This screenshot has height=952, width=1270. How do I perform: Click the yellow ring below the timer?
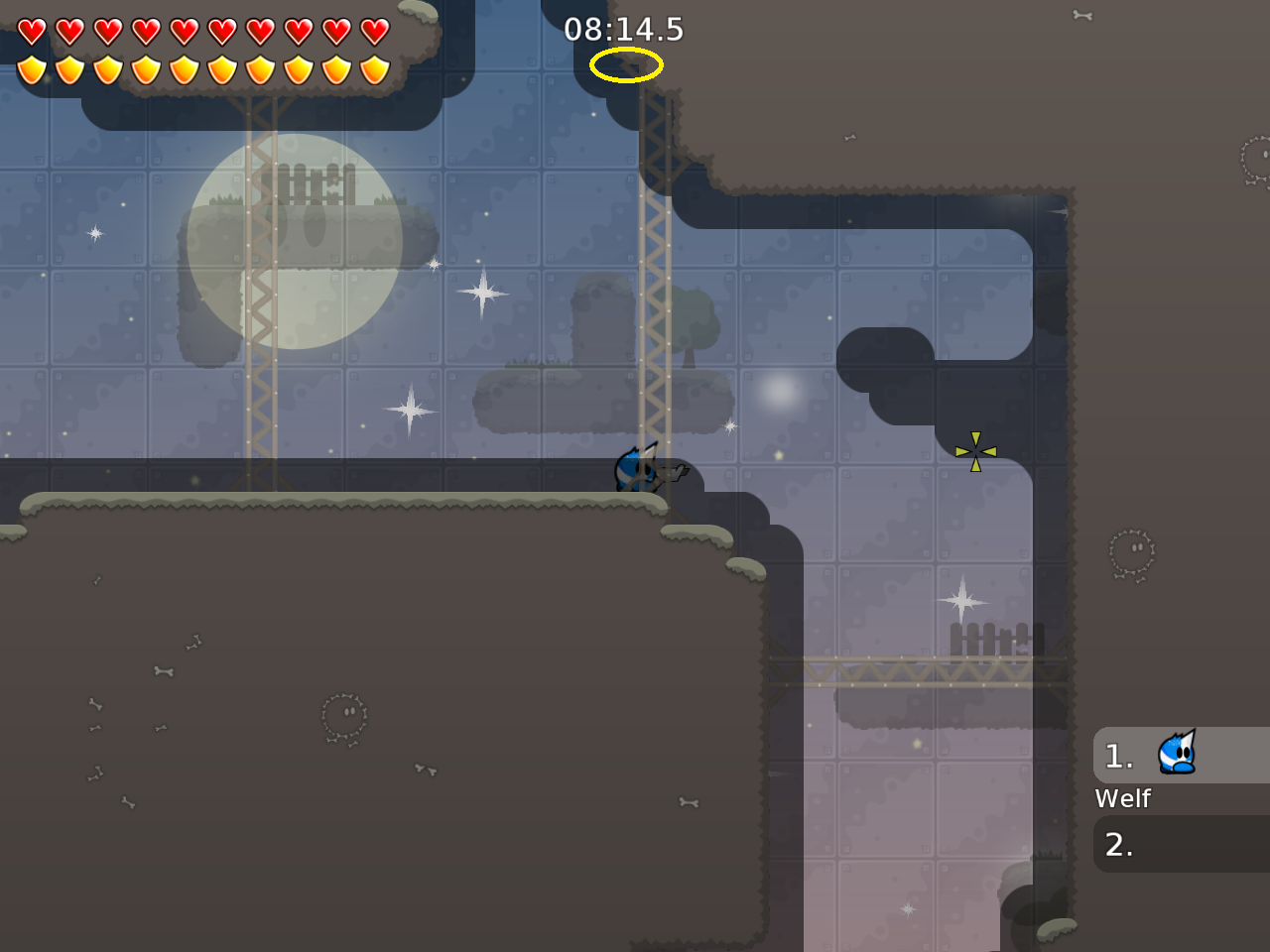(625, 63)
